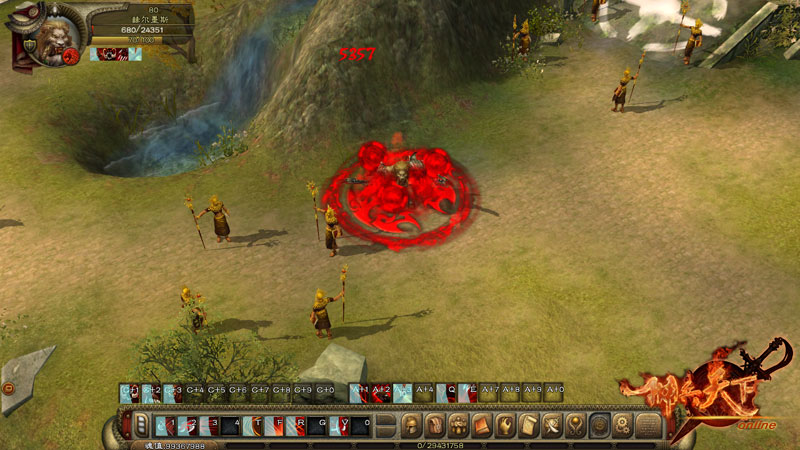This screenshot has height=450, width=800.
Task: Click the red emblem on the portrait frame
Action: 72,56
